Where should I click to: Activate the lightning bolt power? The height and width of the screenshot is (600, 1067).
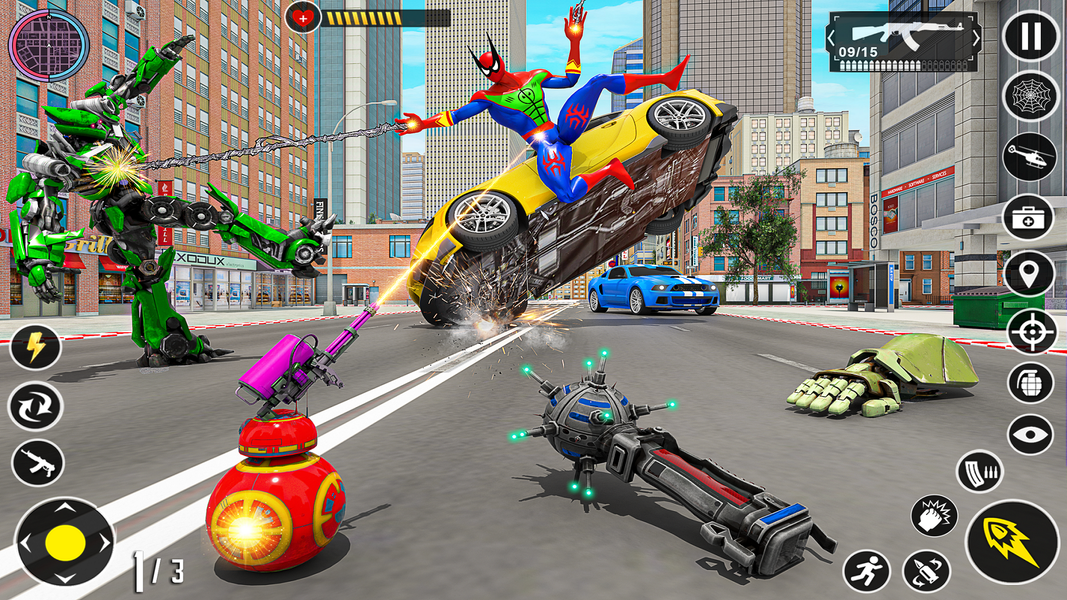click(x=35, y=349)
